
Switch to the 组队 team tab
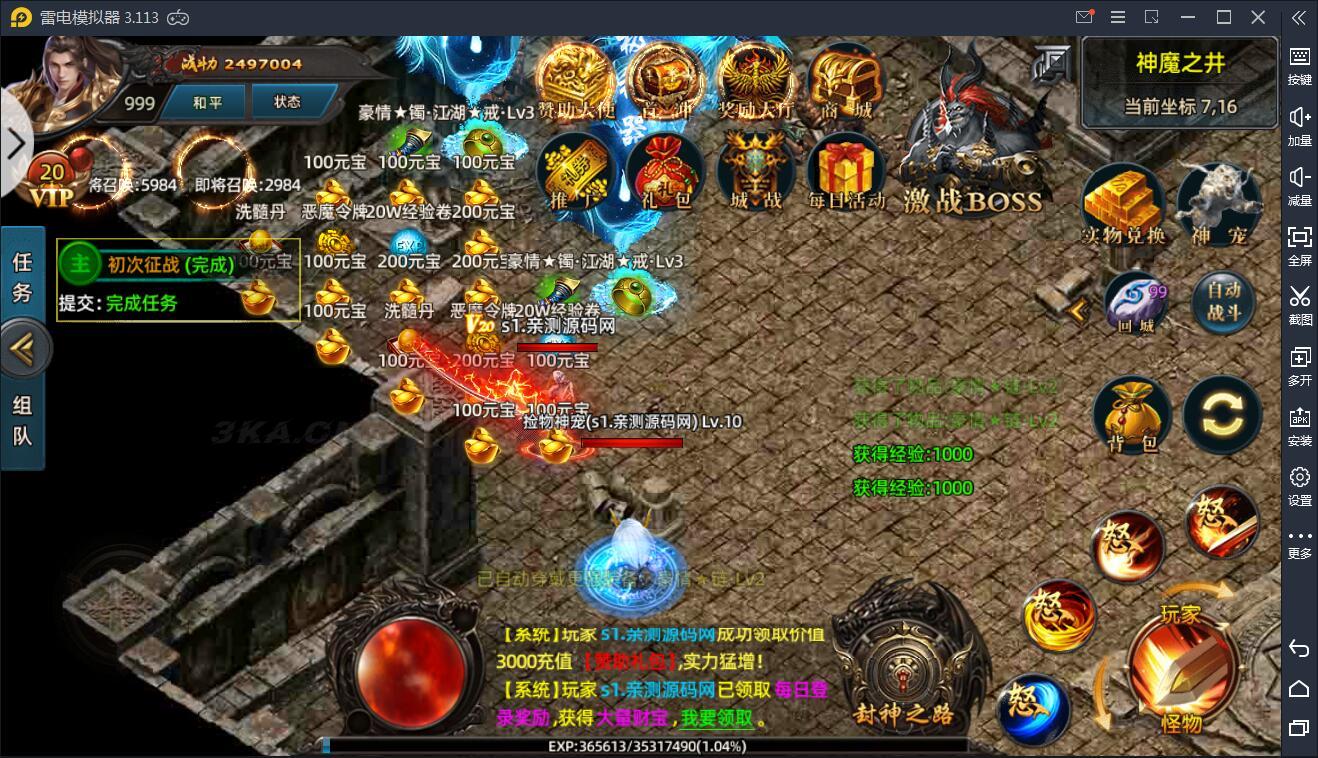(22, 420)
